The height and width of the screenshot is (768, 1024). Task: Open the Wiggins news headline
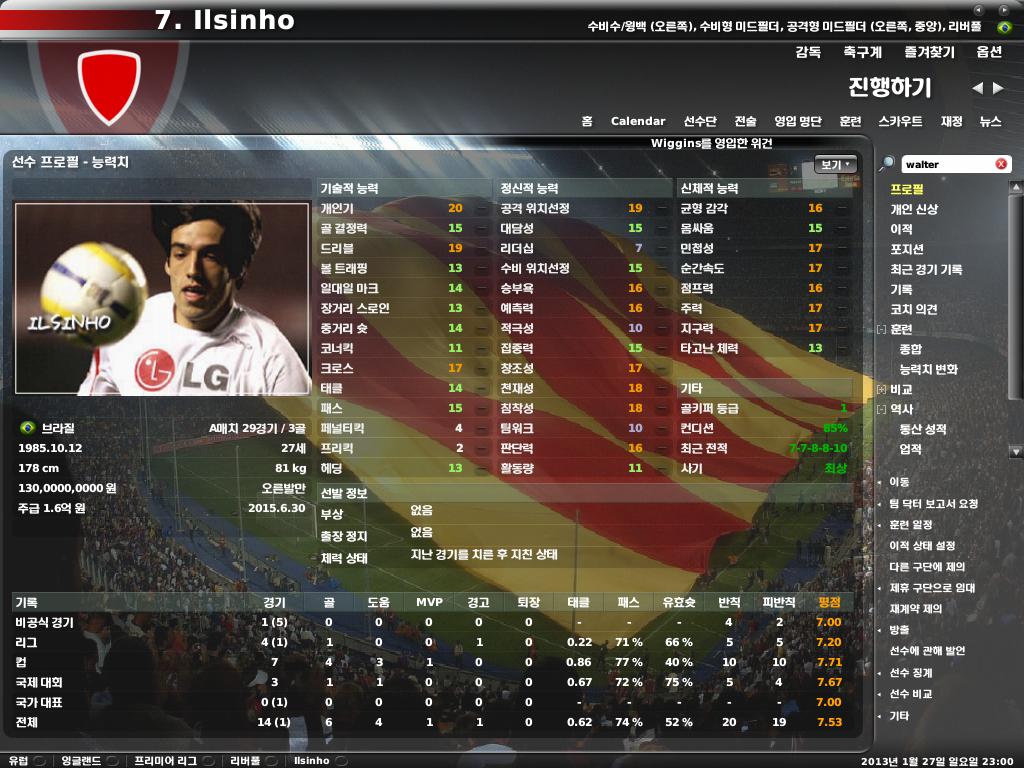pyautogui.click(x=711, y=143)
